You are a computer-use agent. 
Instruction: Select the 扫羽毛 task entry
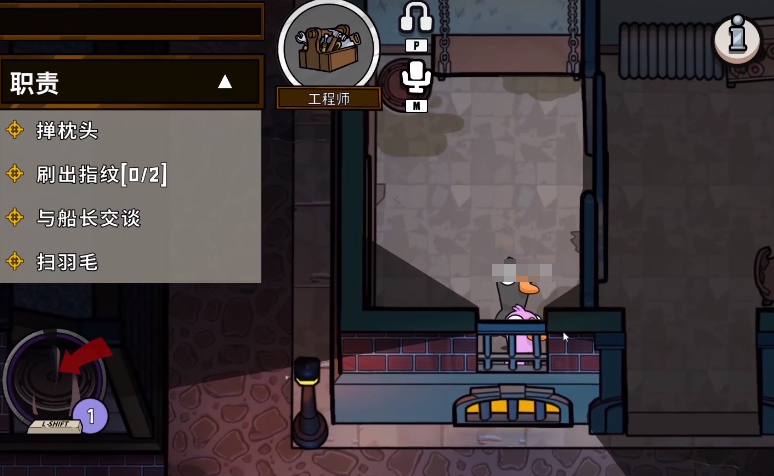click(67, 262)
